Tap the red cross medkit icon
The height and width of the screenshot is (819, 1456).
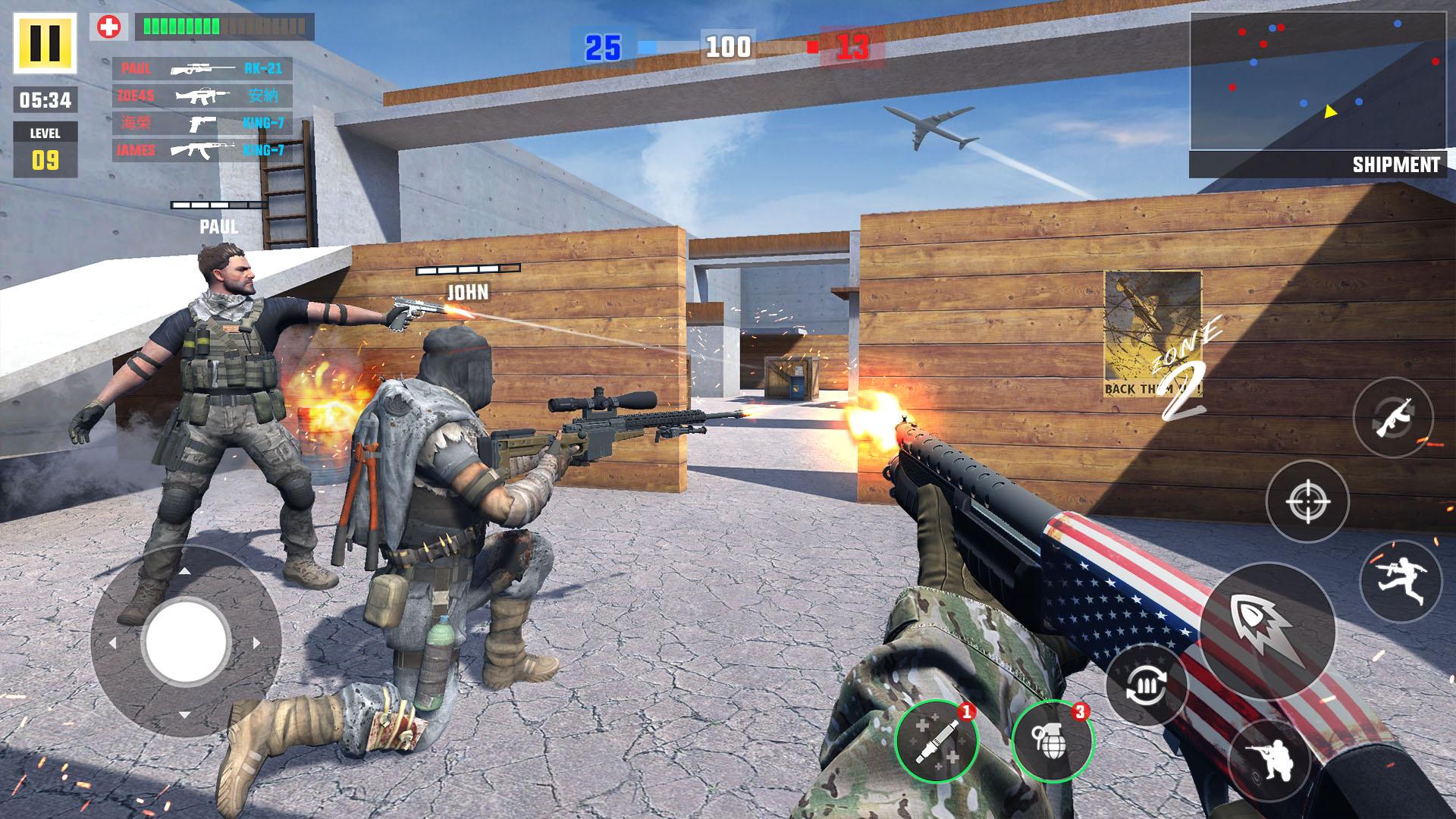109,27
